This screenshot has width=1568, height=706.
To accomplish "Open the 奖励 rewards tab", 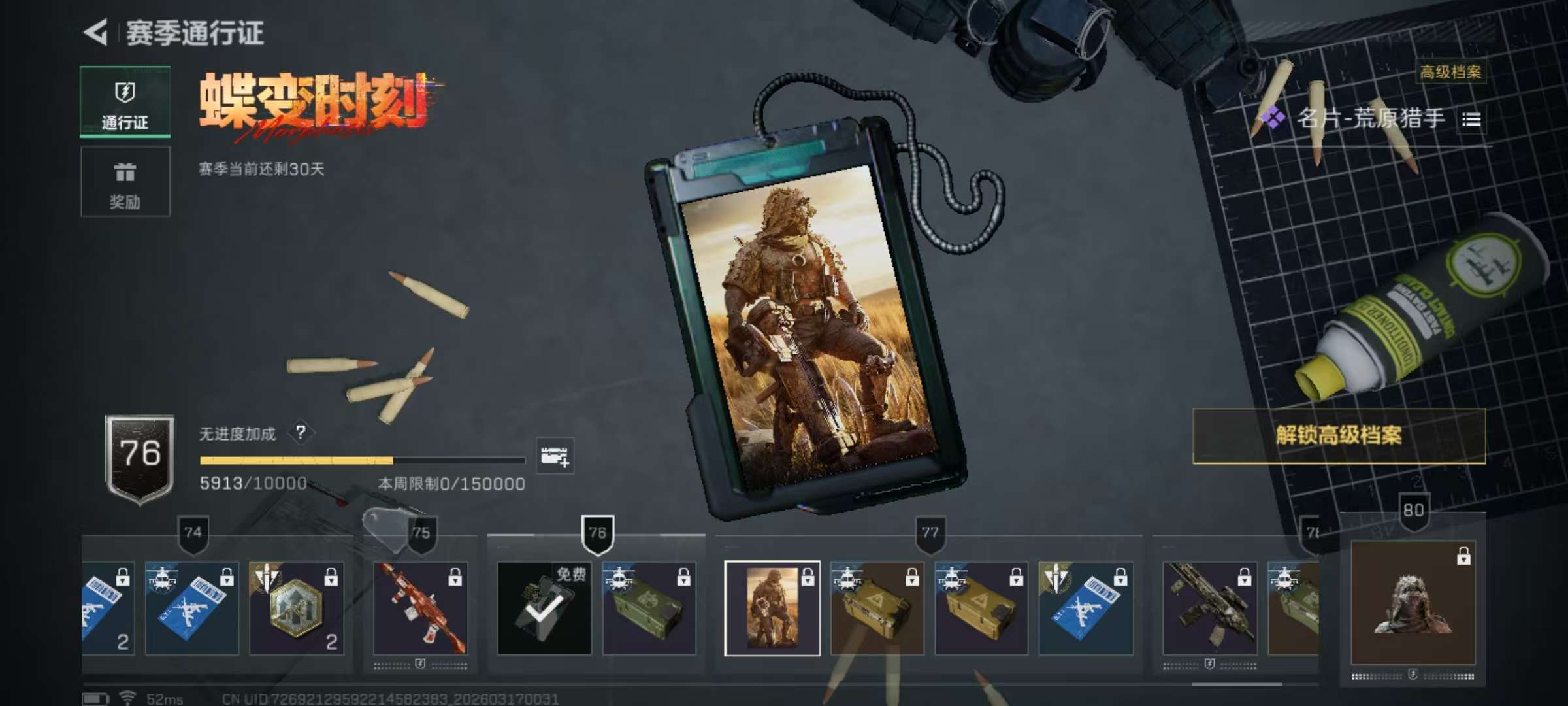I will [x=125, y=182].
